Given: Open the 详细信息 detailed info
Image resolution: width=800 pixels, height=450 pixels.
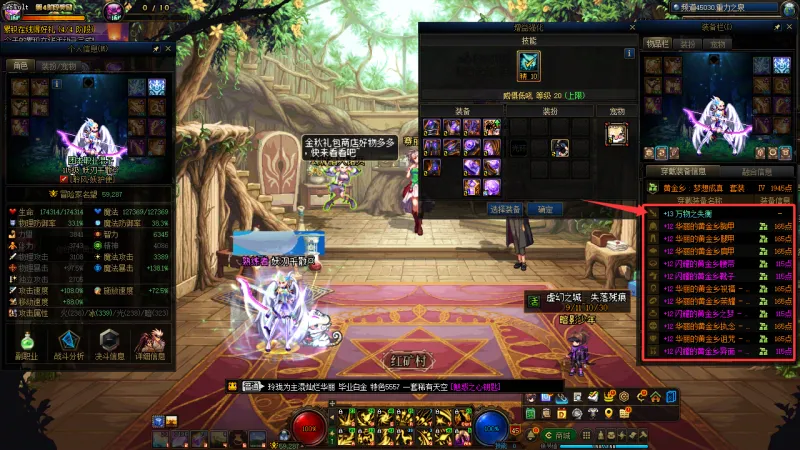Looking at the screenshot, I should (x=150, y=343).
